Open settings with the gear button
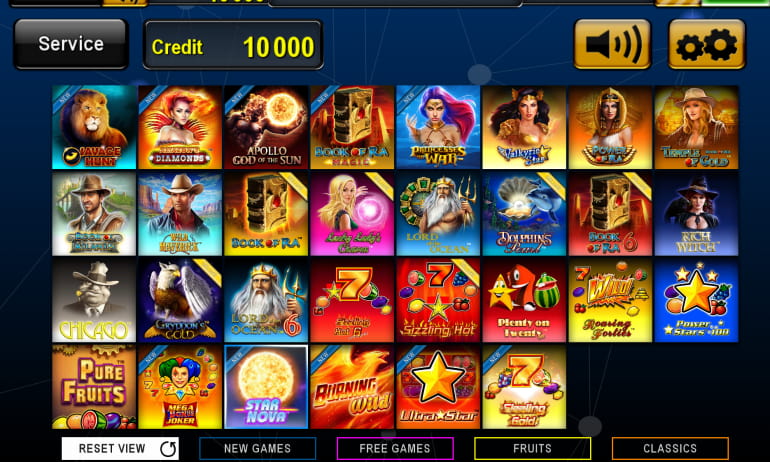The image size is (770, 462). click(707, 45)
